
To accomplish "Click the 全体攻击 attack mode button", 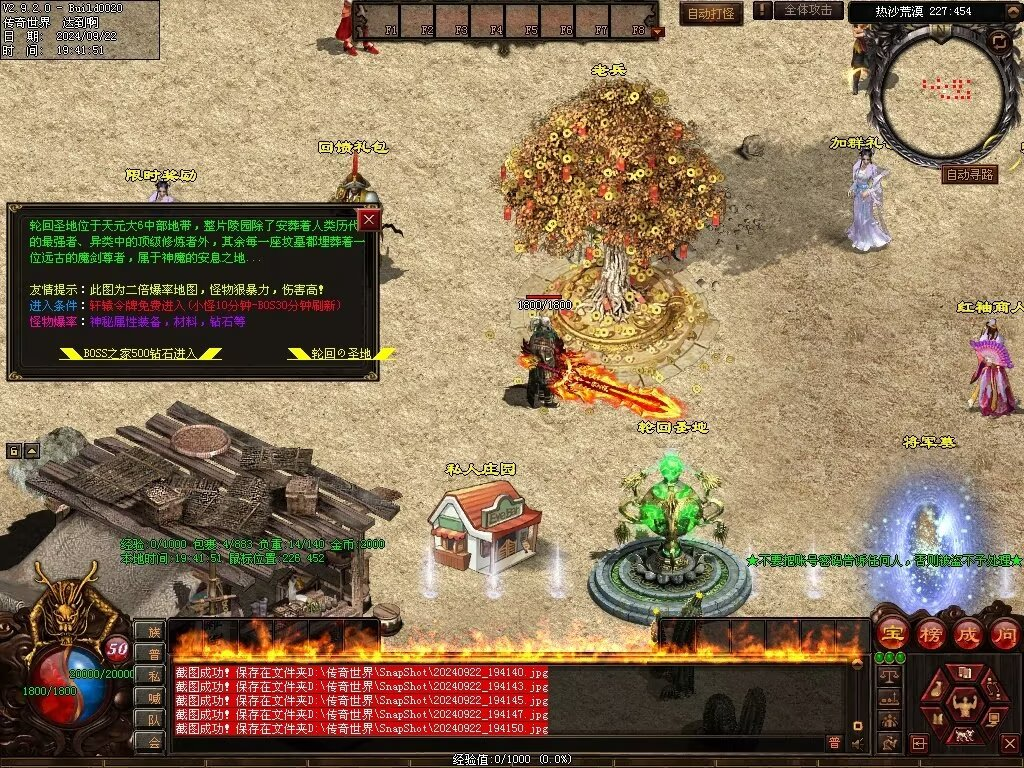I will [x=808, y=10].
